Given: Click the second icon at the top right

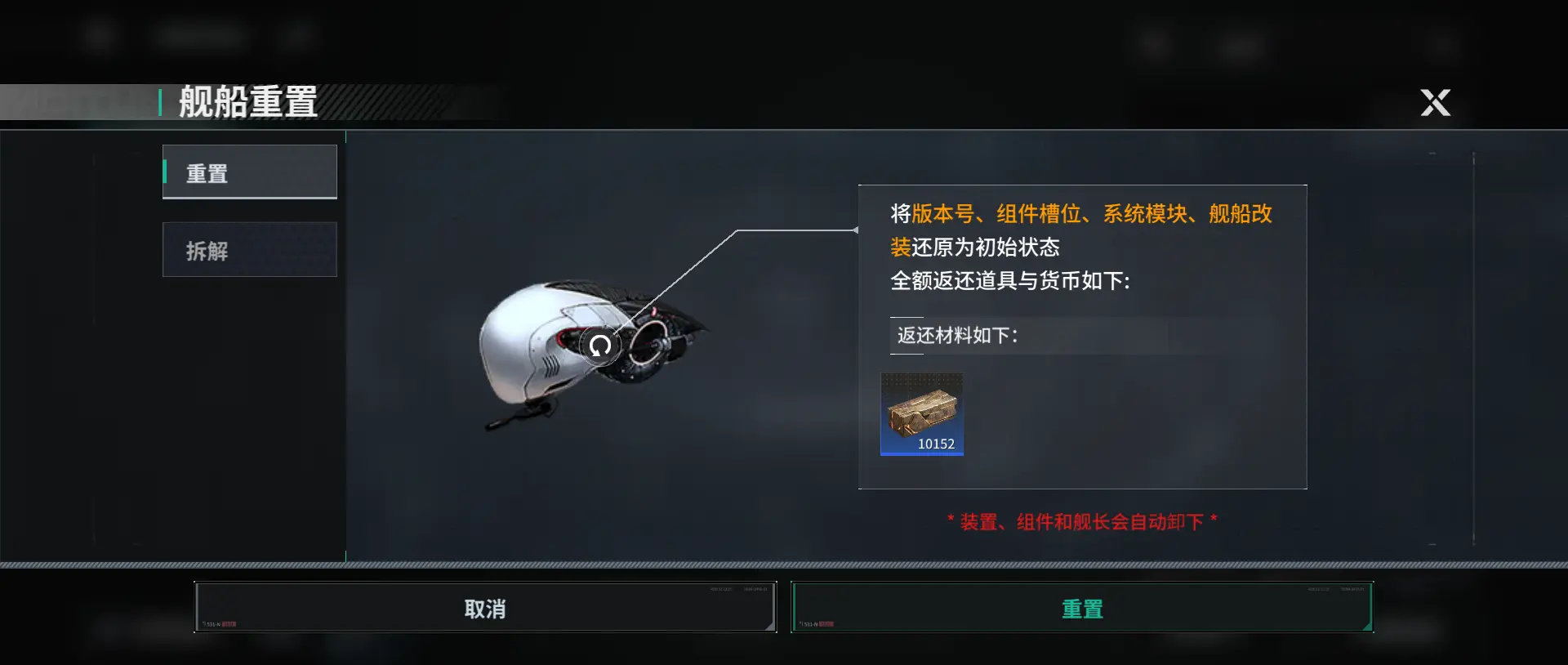Looking at the screenshot, I should (1240, 42).
